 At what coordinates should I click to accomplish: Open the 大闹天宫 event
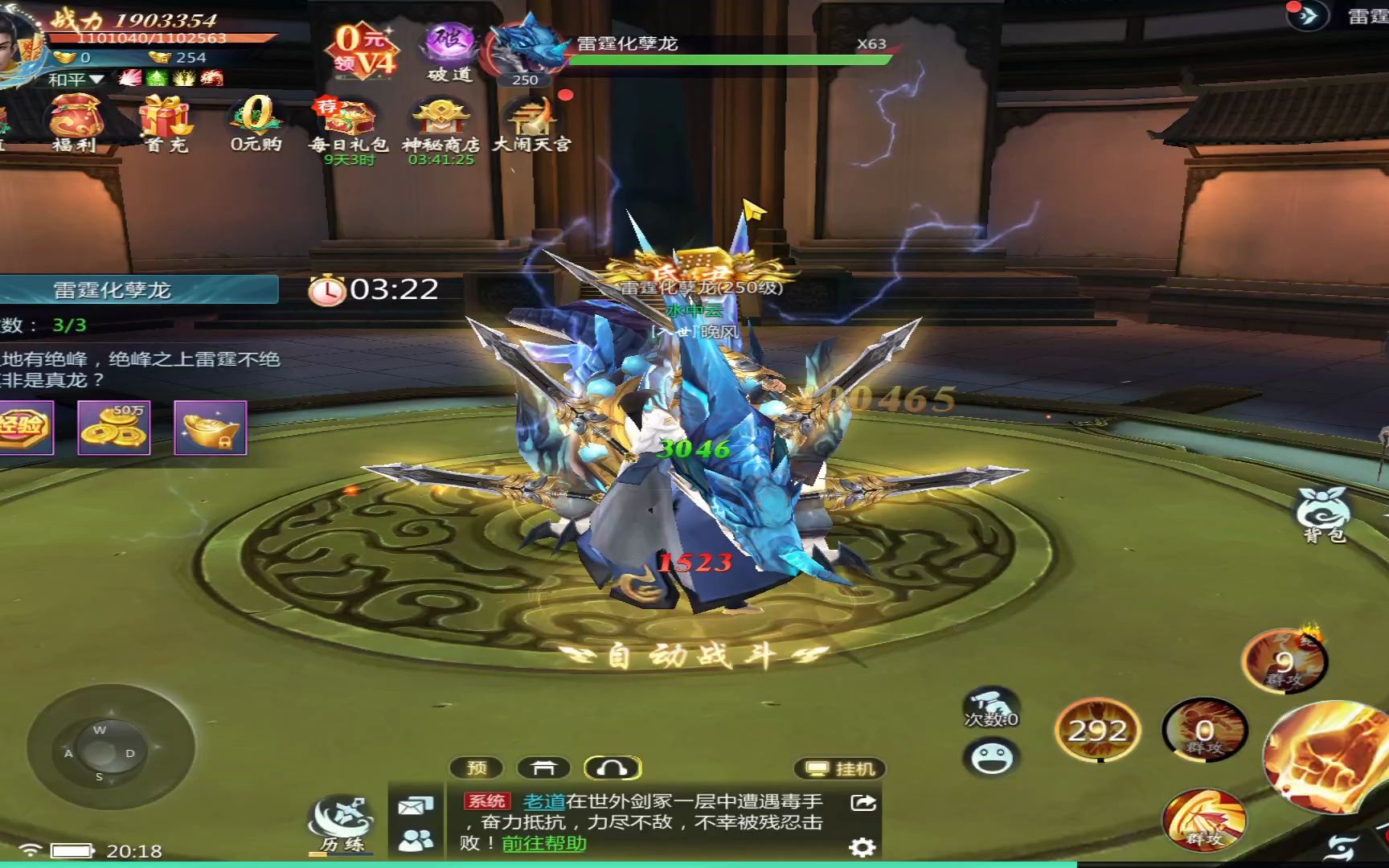531,122
